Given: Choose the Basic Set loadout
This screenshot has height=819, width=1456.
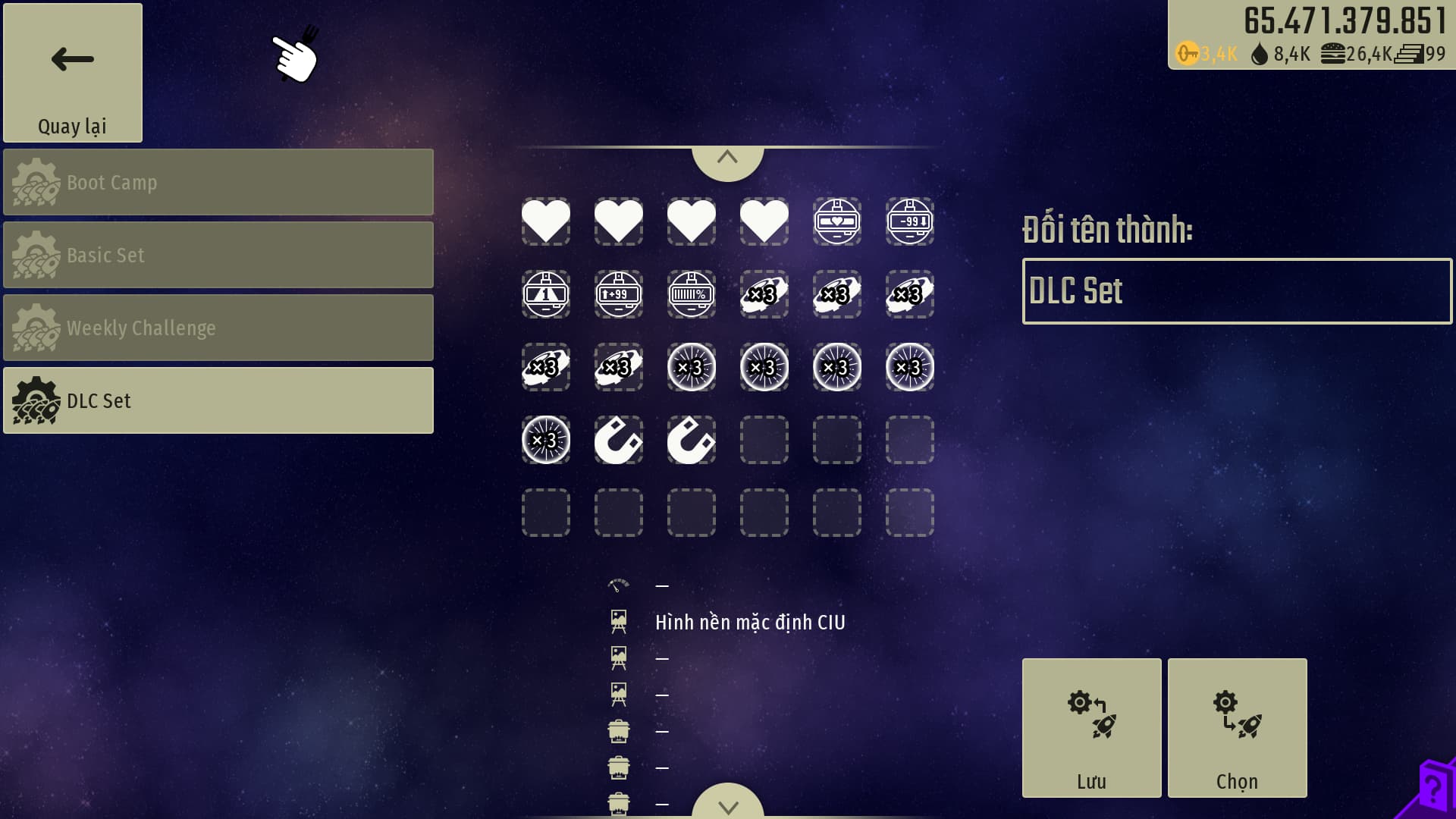Looking at the screenshot, I should tap(218, 255).
